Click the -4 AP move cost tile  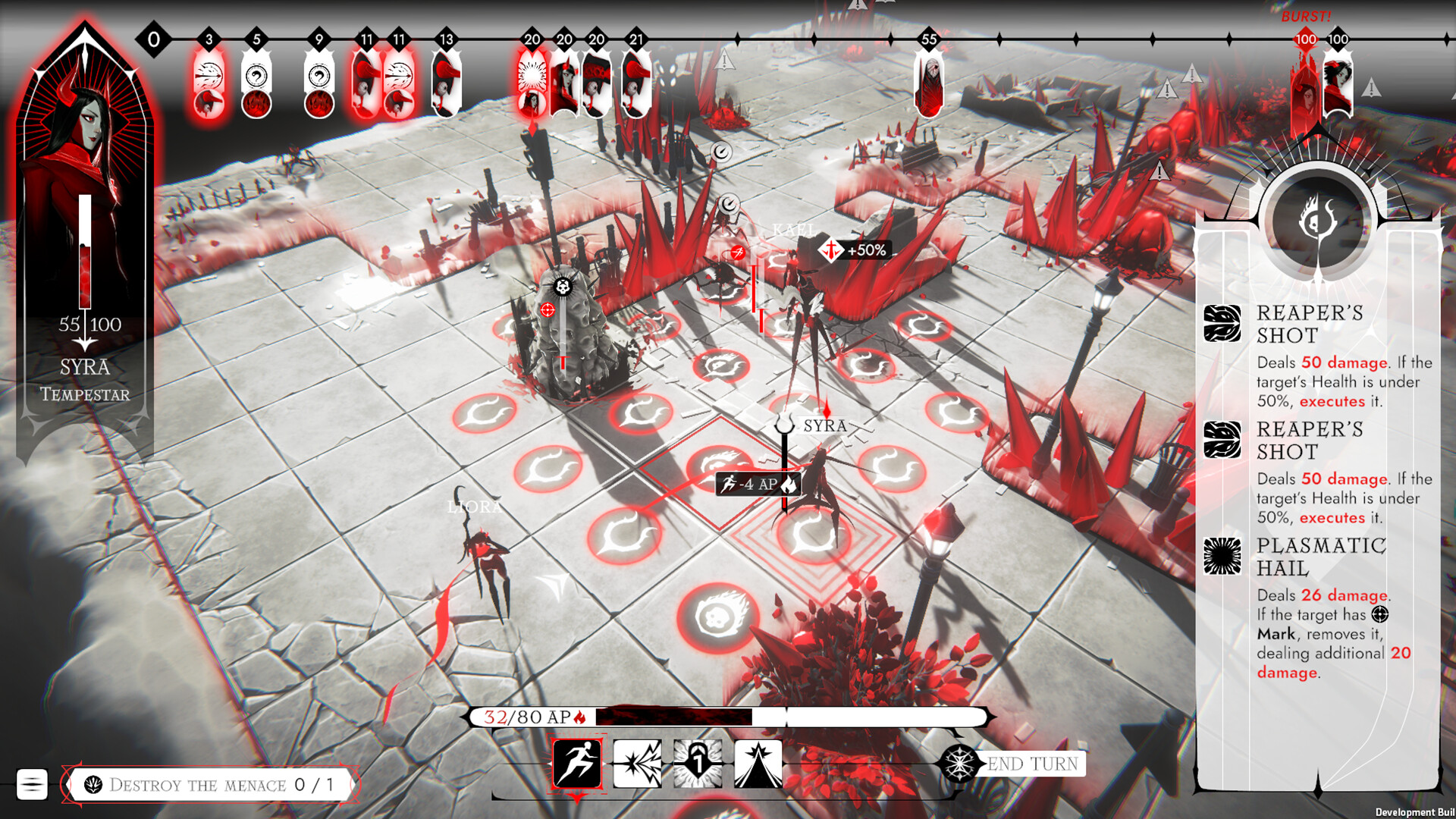click(758, 484)
